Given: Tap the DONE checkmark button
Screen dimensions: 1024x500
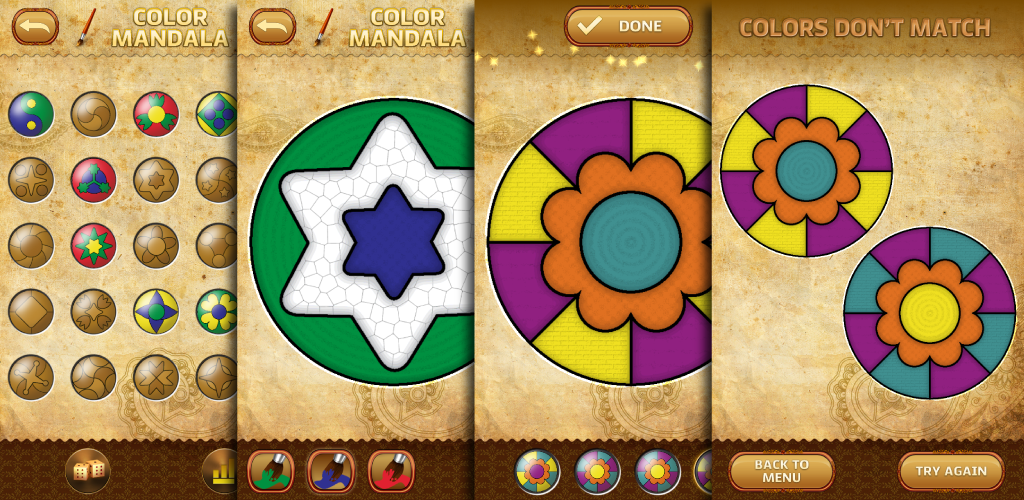Looking at the screenshot, I should [628, 26].
